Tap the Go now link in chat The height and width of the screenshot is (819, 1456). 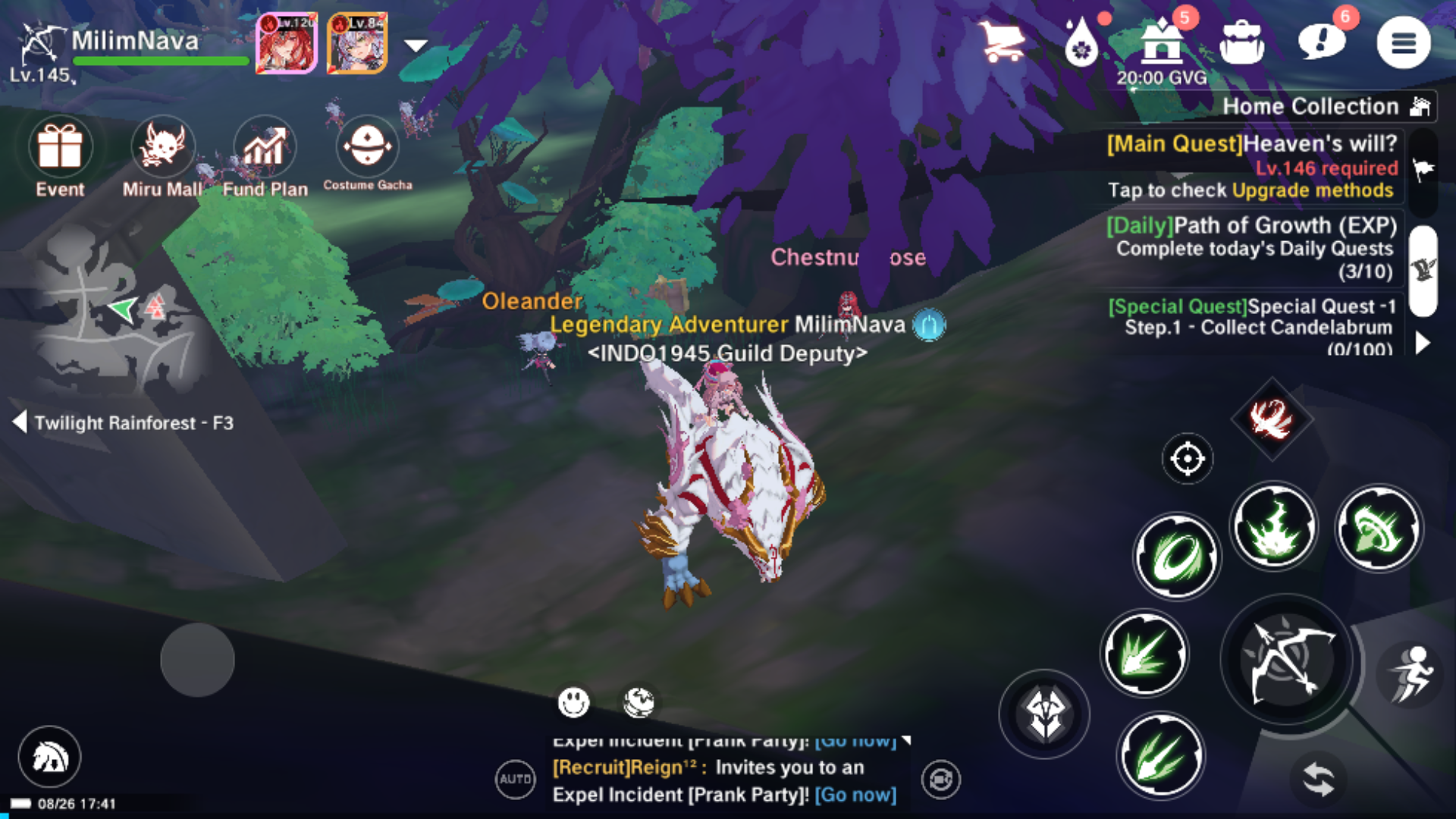855,795
